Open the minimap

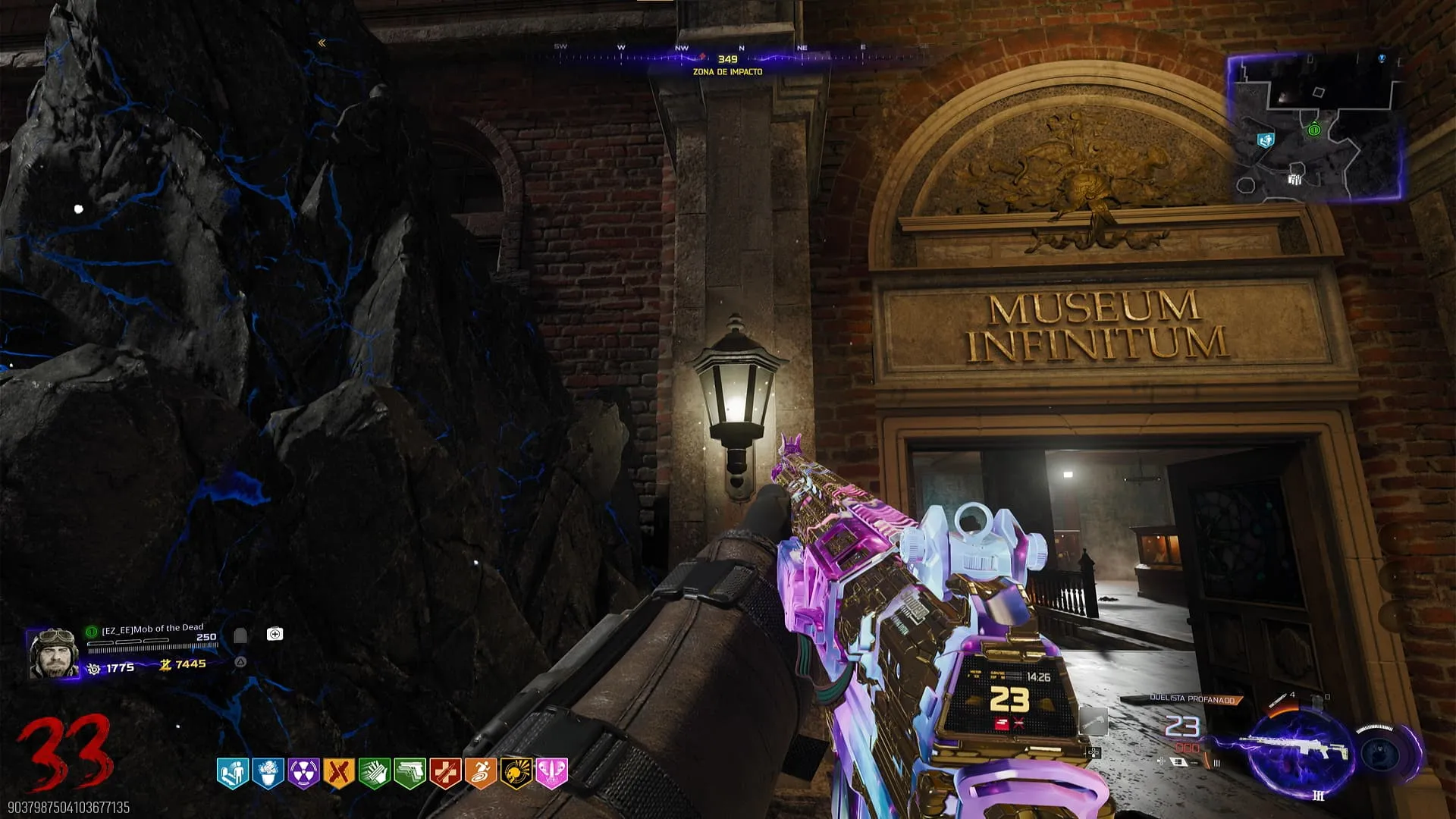(x=1316, y=127)
